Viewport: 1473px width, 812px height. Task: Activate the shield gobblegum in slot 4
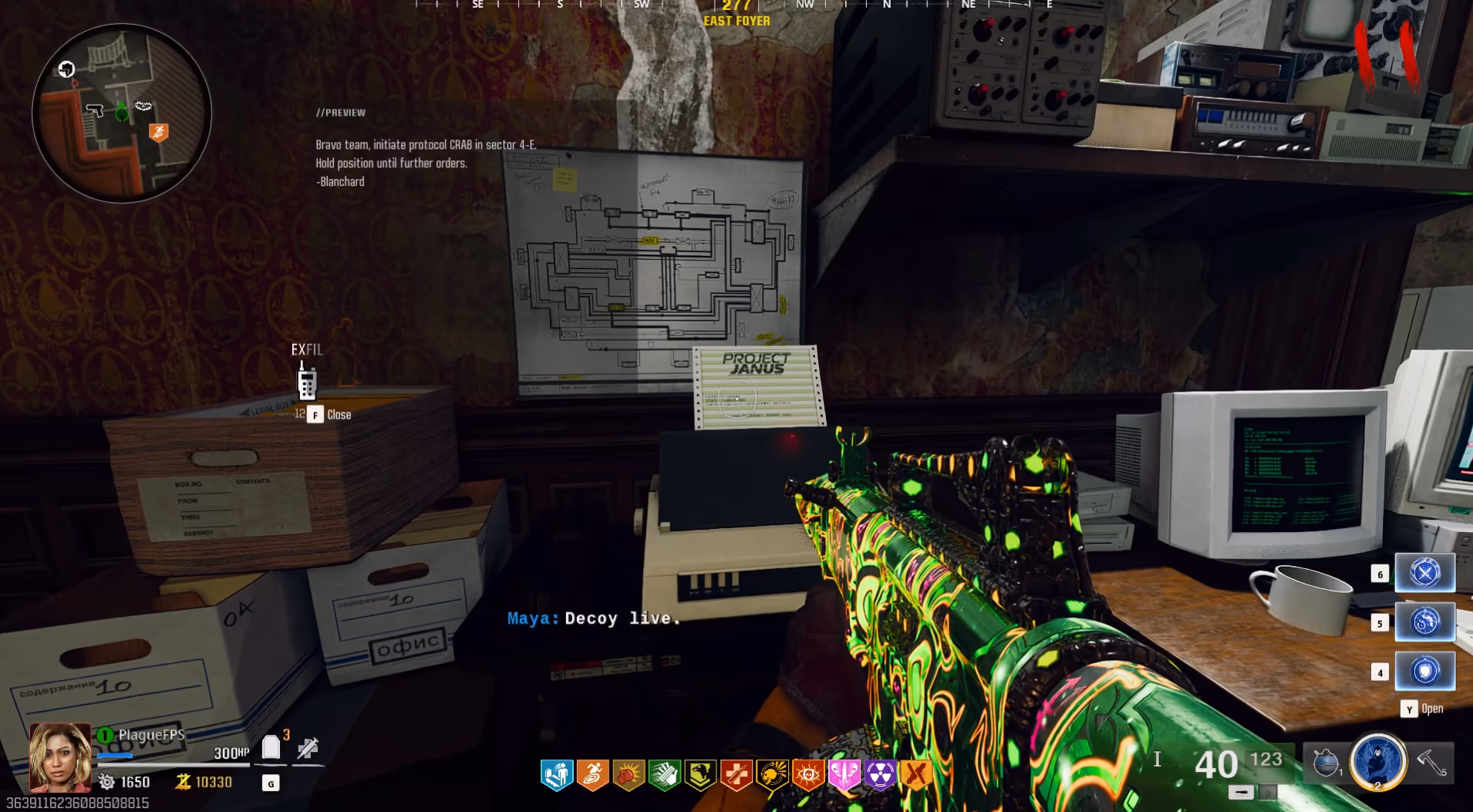[1424, 671]
